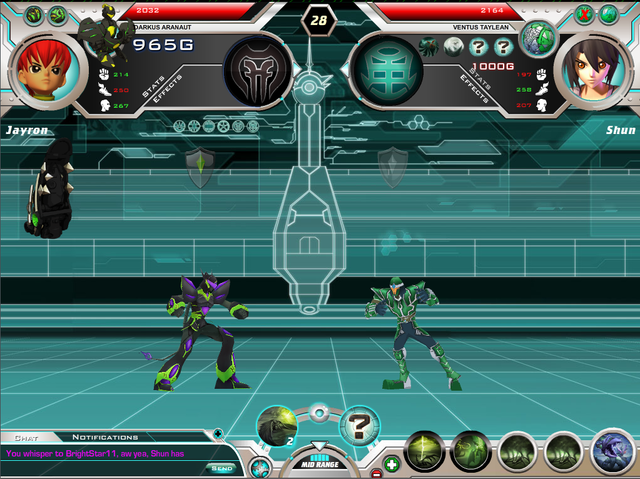Select the question mark ability card
This screenshot has width=640, height=479.
[x=360, y=425]
